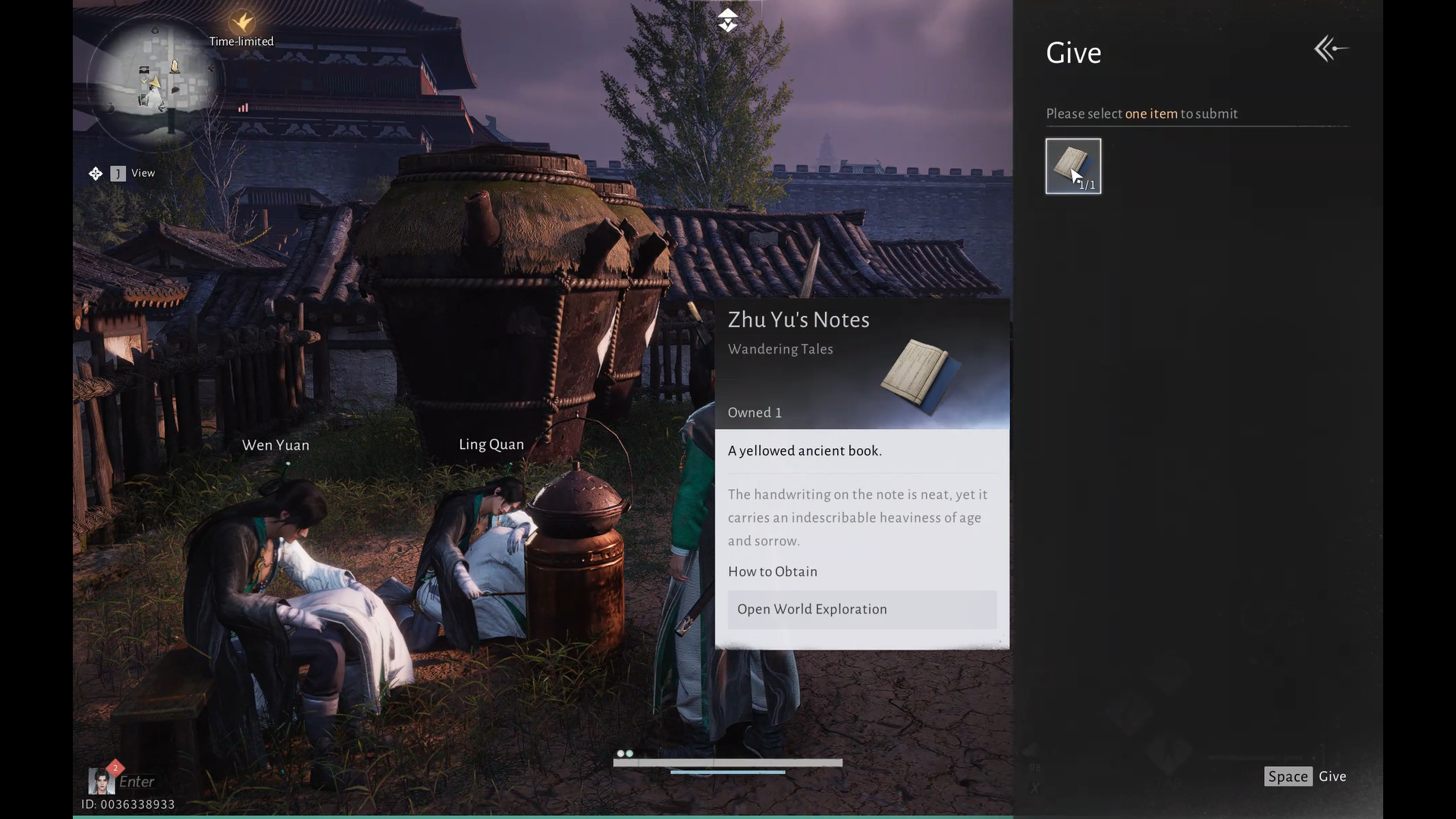Image resolution: width=1456 pixels, height=819 pixels.
Task: Toggle the View mode icon
Action: [96, 174]
